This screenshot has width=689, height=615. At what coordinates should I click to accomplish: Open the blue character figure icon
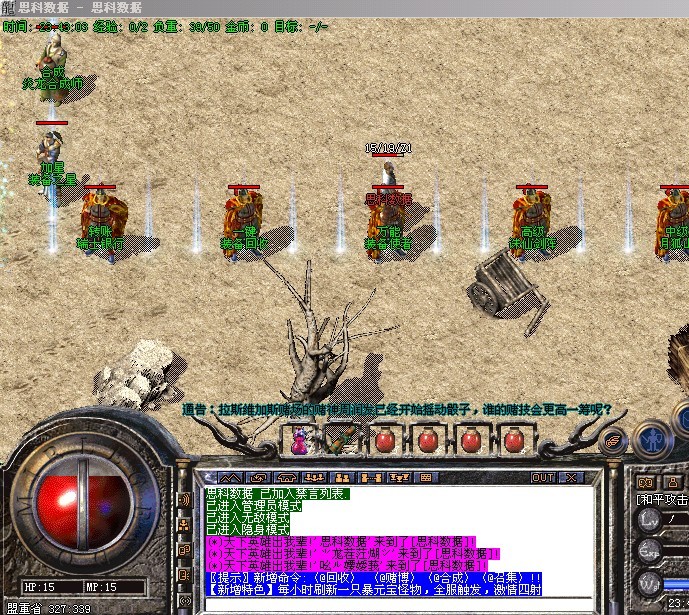pyautogui.click(x=653, y=438)
